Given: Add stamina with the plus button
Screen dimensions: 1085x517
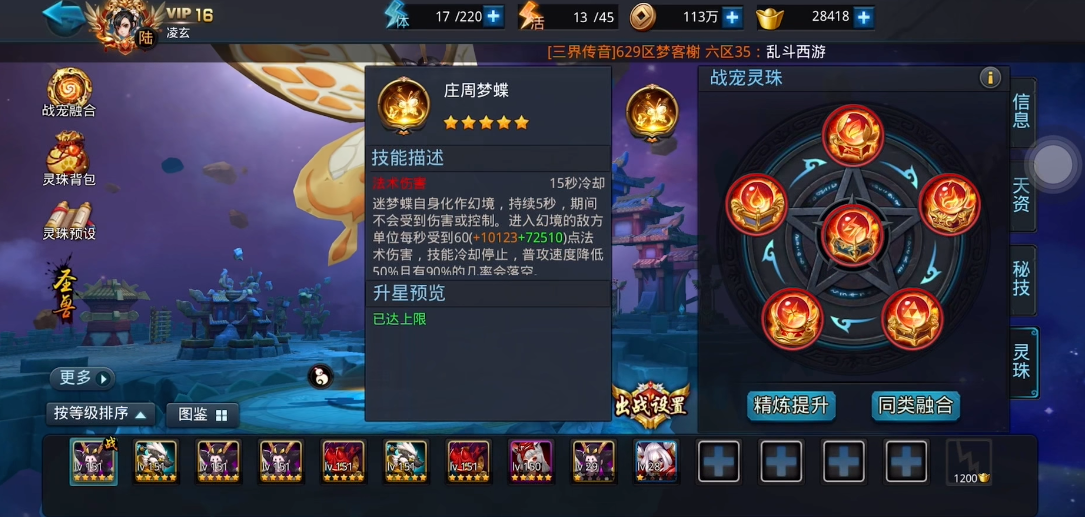Looking at the screenshot, I should pos(493,16).
